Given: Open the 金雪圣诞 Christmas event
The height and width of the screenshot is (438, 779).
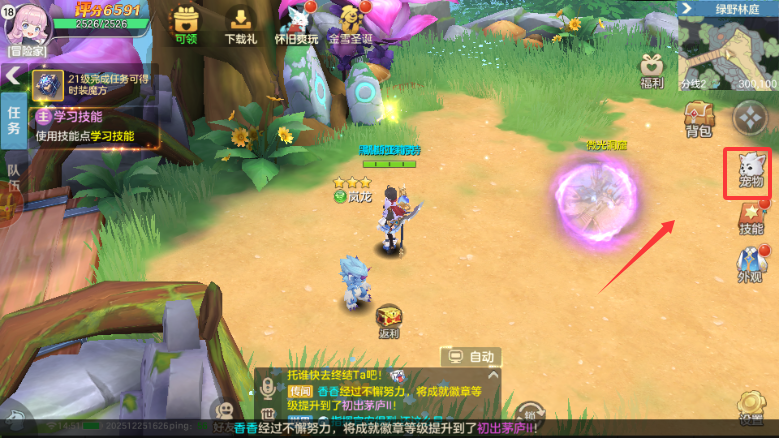Looking at the screenshot, I should click(350, 25).
